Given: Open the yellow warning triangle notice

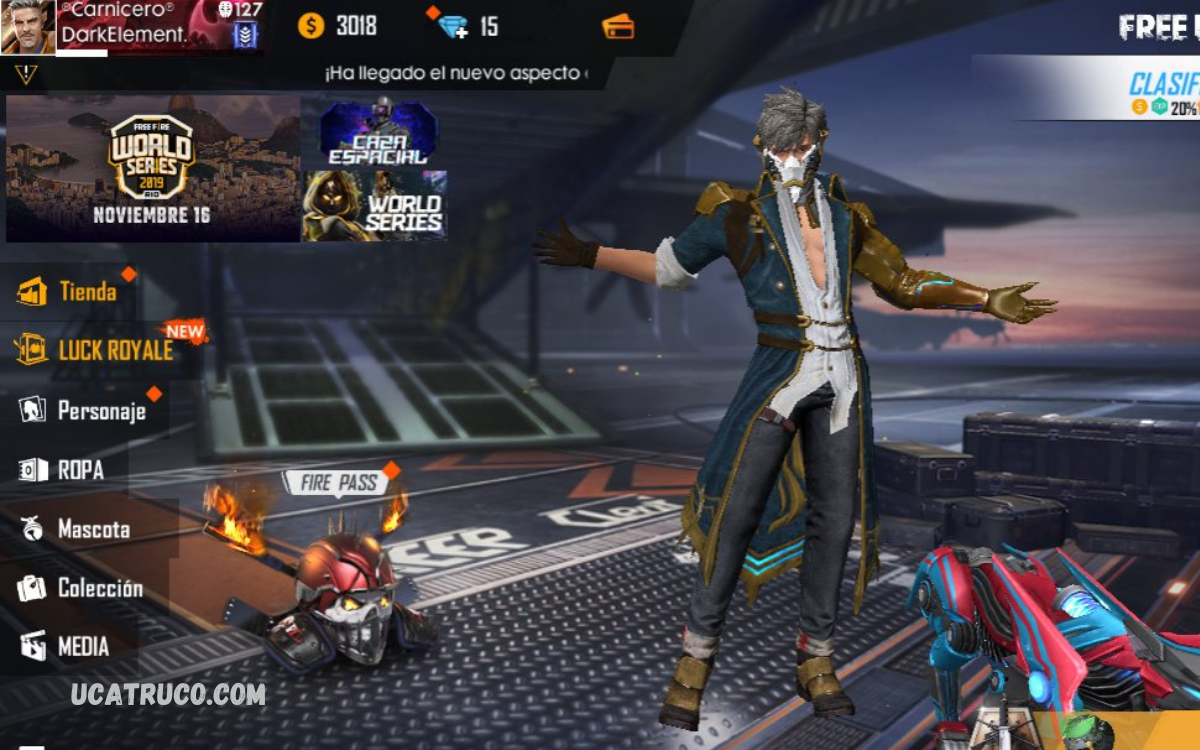Looking at the screenshot, I should tap(25, 73).
